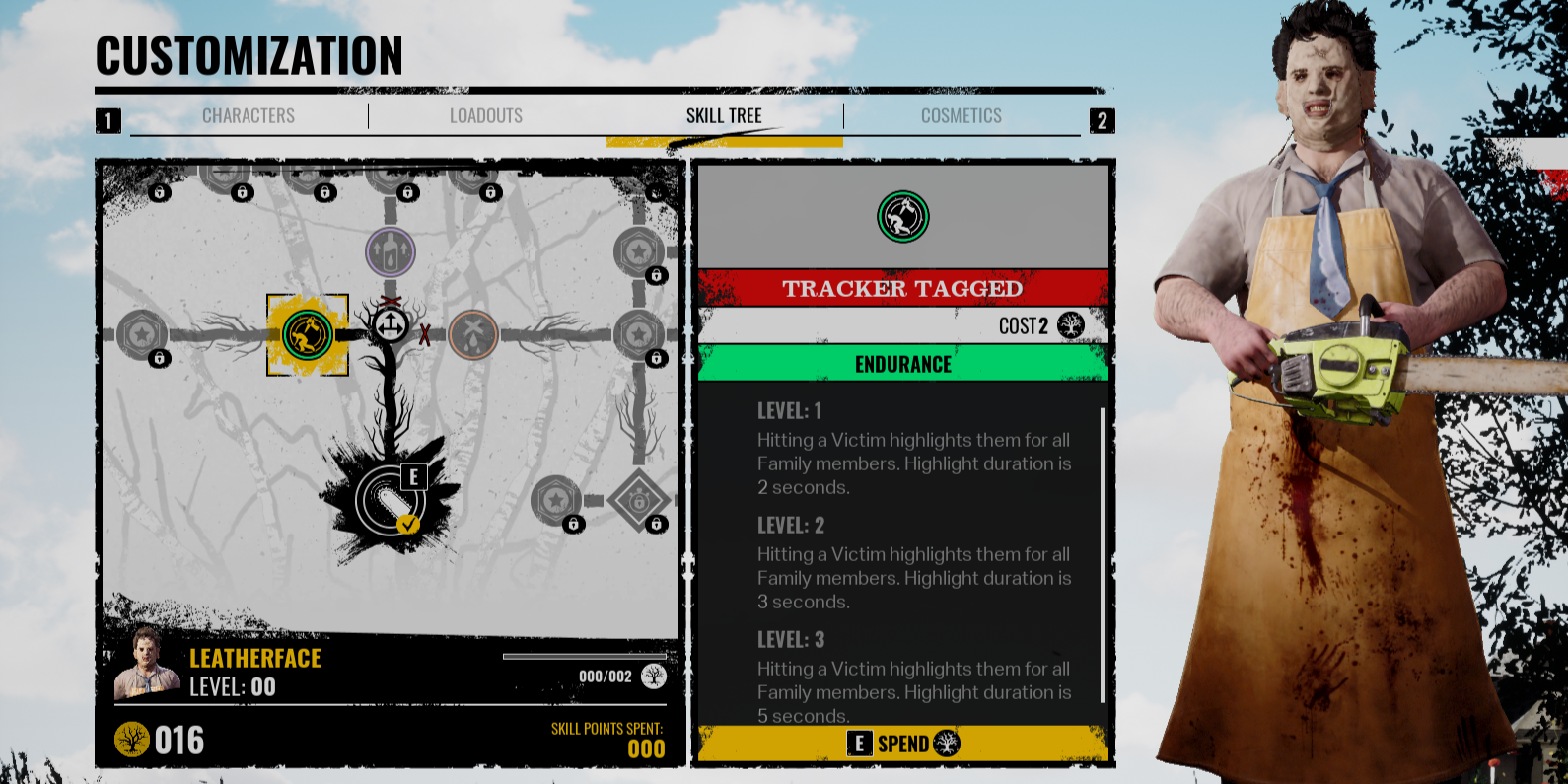
Task: Pick the orange crossed-out droplets perk node
Action: click(x=473, y=334)
